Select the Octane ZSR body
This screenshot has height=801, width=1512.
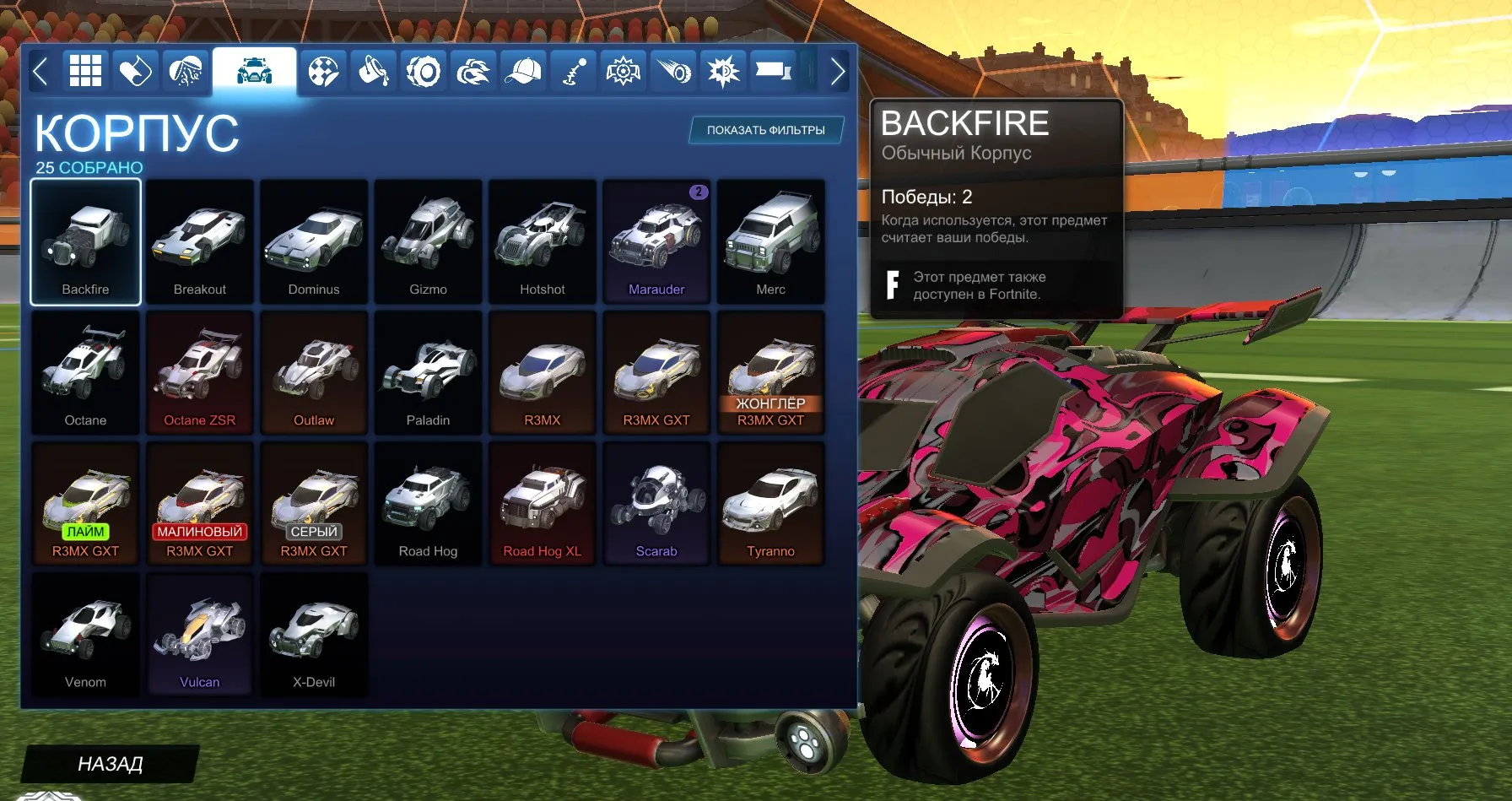[x=199, y=371]
